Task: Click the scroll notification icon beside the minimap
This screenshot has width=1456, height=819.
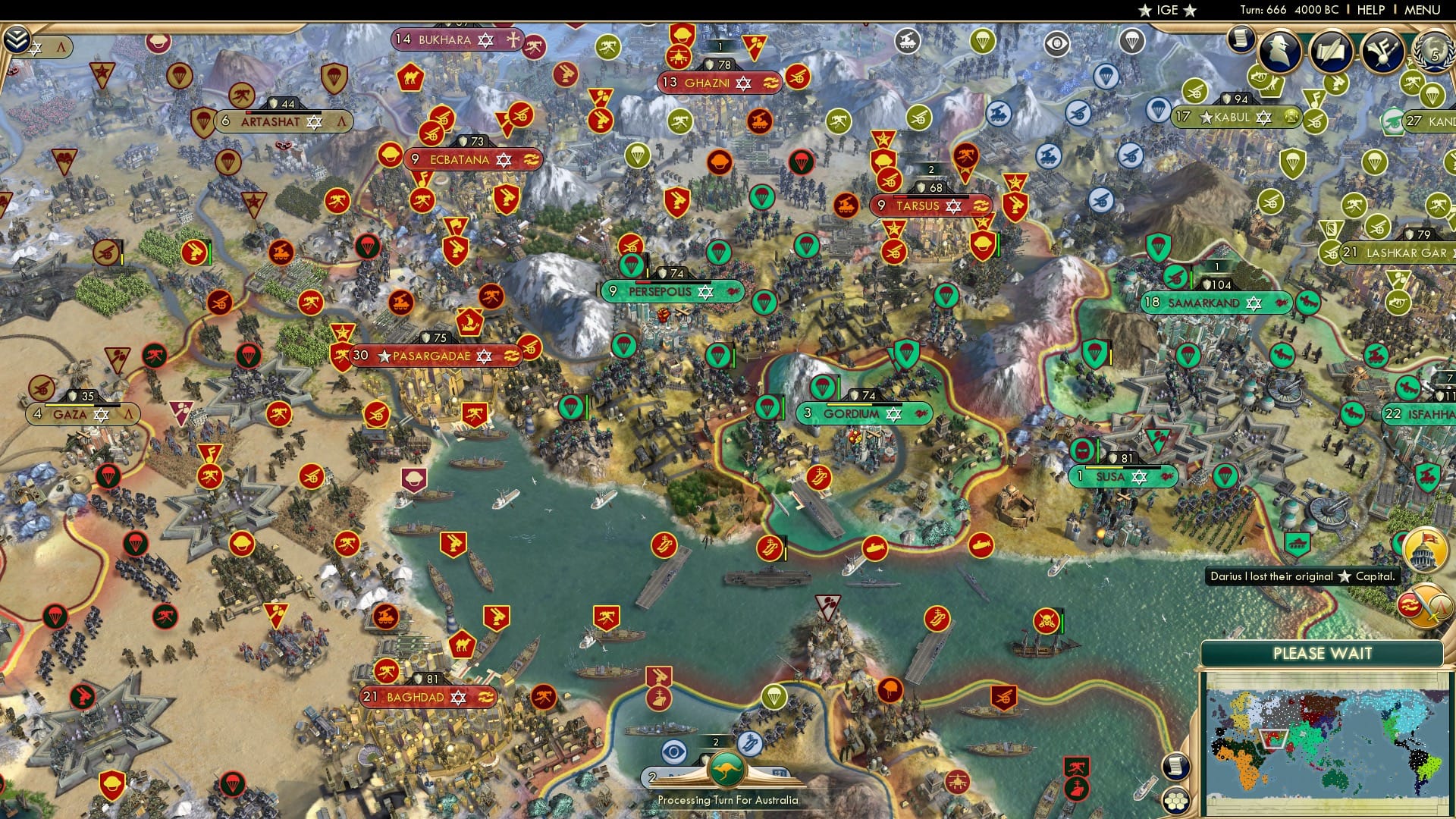Action: [x=1176, y=768]
